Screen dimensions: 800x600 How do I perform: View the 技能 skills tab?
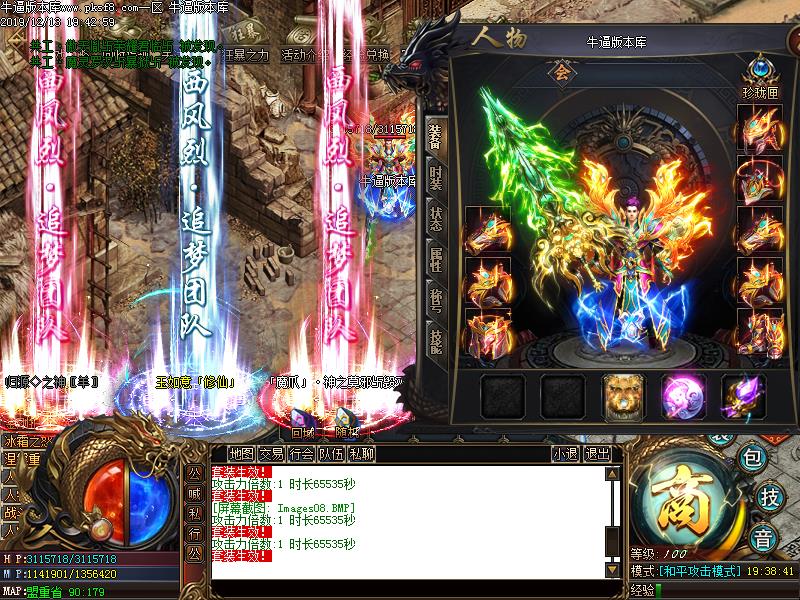pyautogui.click(x=435, y=342)
